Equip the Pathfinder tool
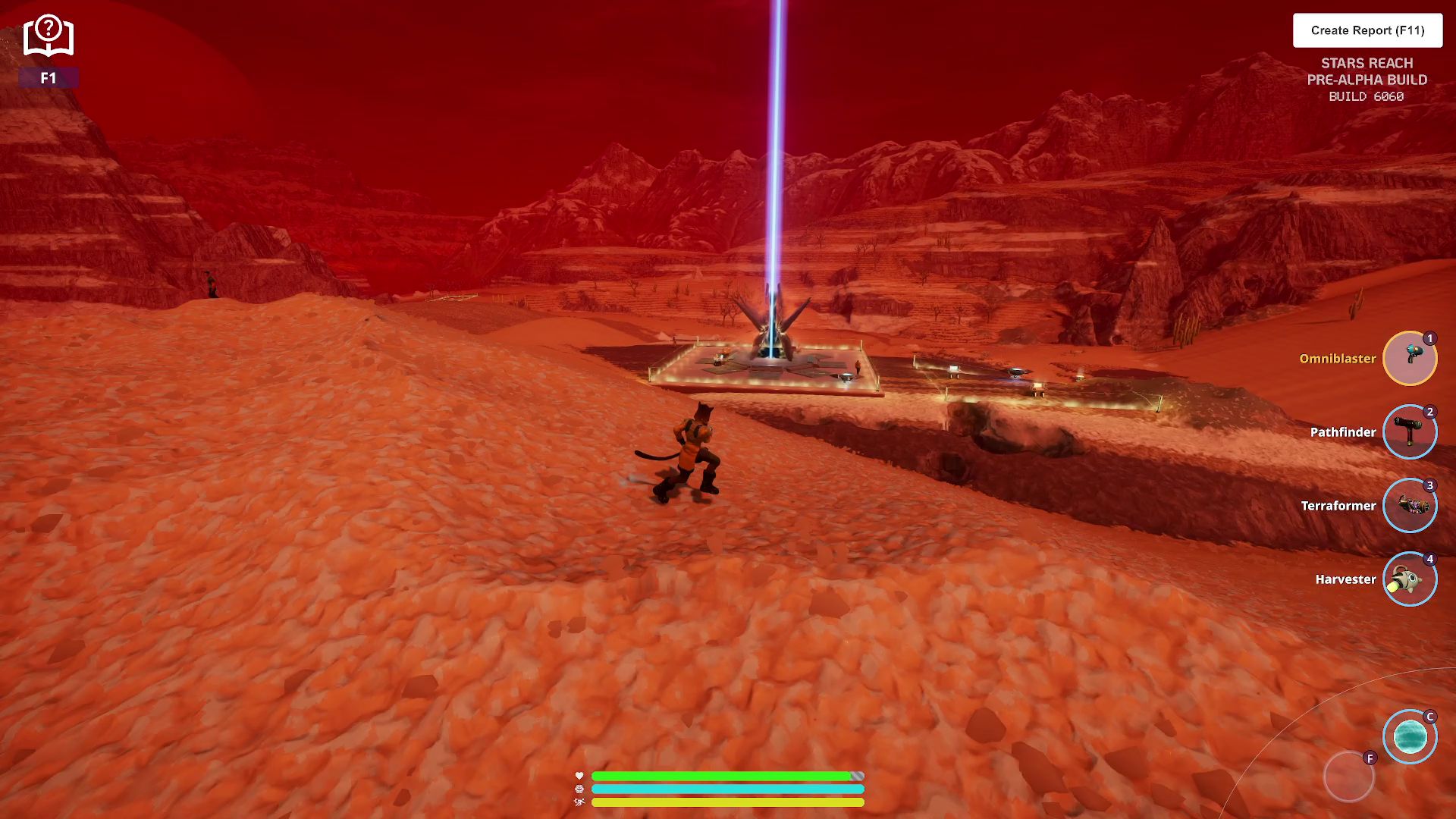 click(x=1409, y=431)
